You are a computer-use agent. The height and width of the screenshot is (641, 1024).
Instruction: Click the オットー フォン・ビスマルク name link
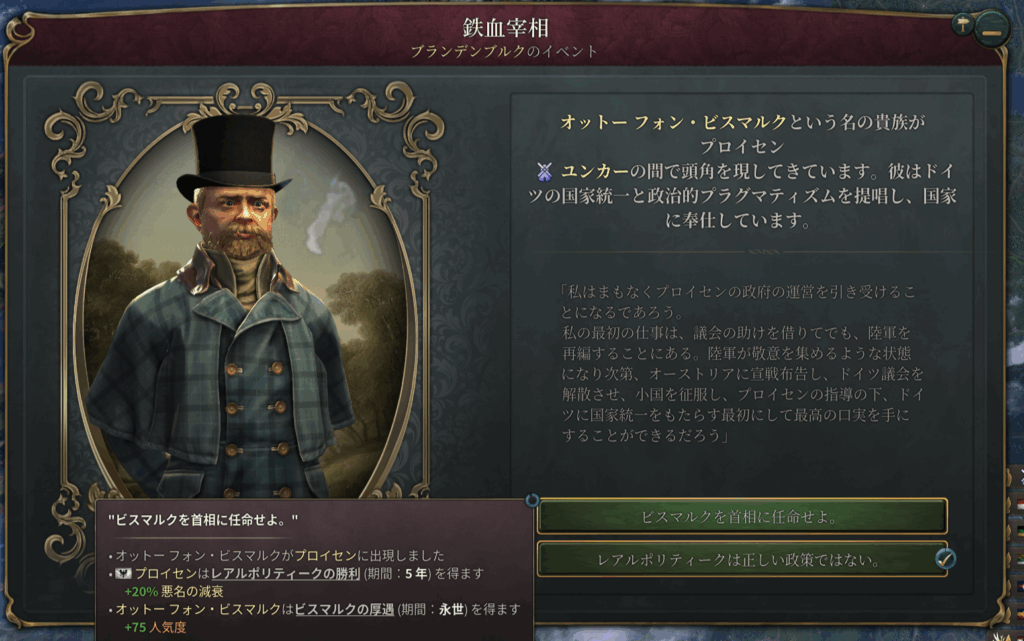674,123
